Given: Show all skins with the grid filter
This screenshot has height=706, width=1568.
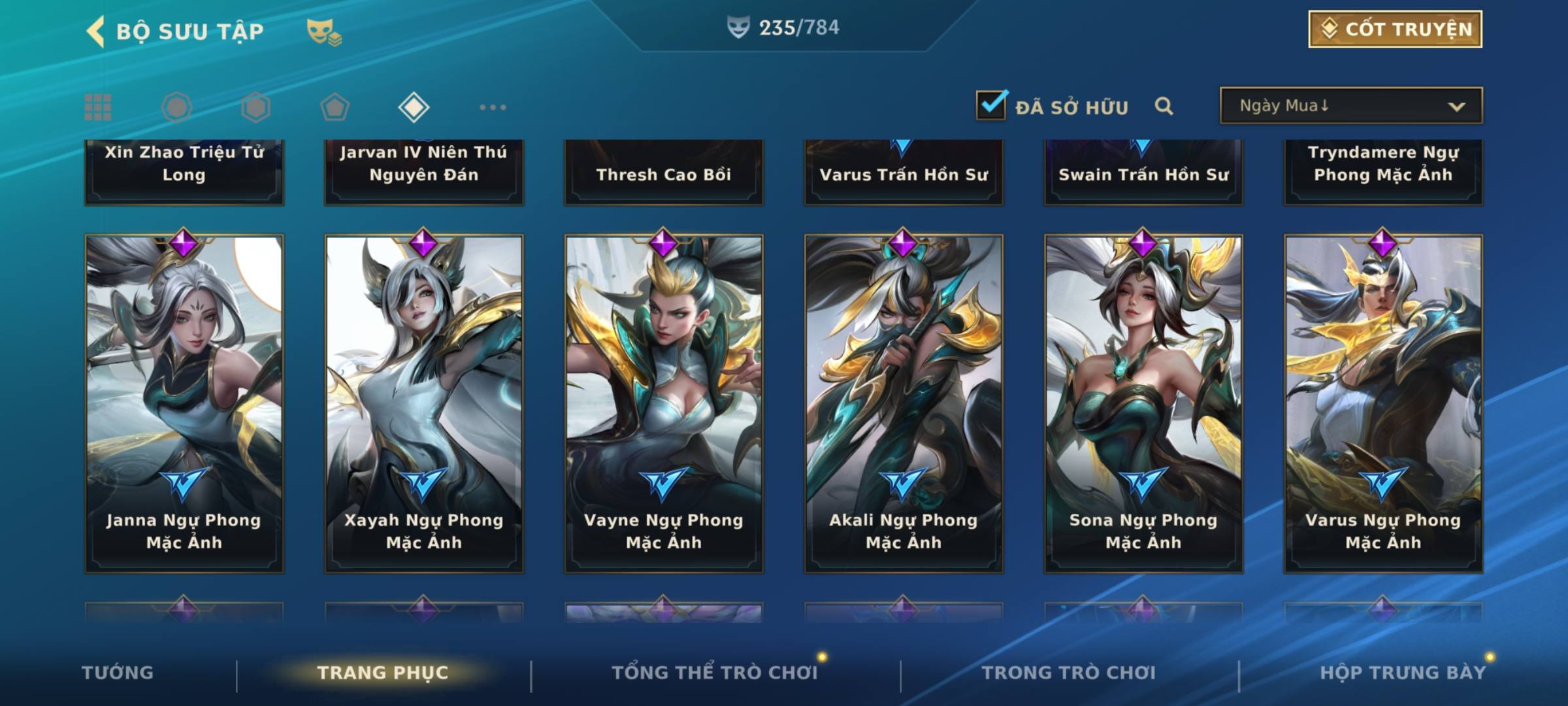Looking at the screenshot, I should 98,107.
